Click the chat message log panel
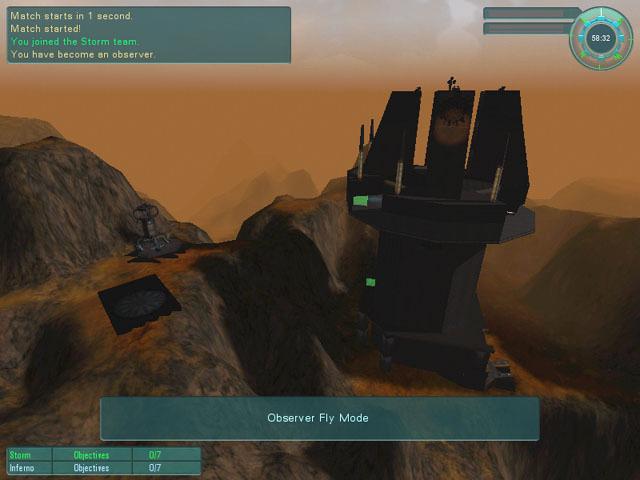This screenshot has width=640, height=480. [148, 35]
